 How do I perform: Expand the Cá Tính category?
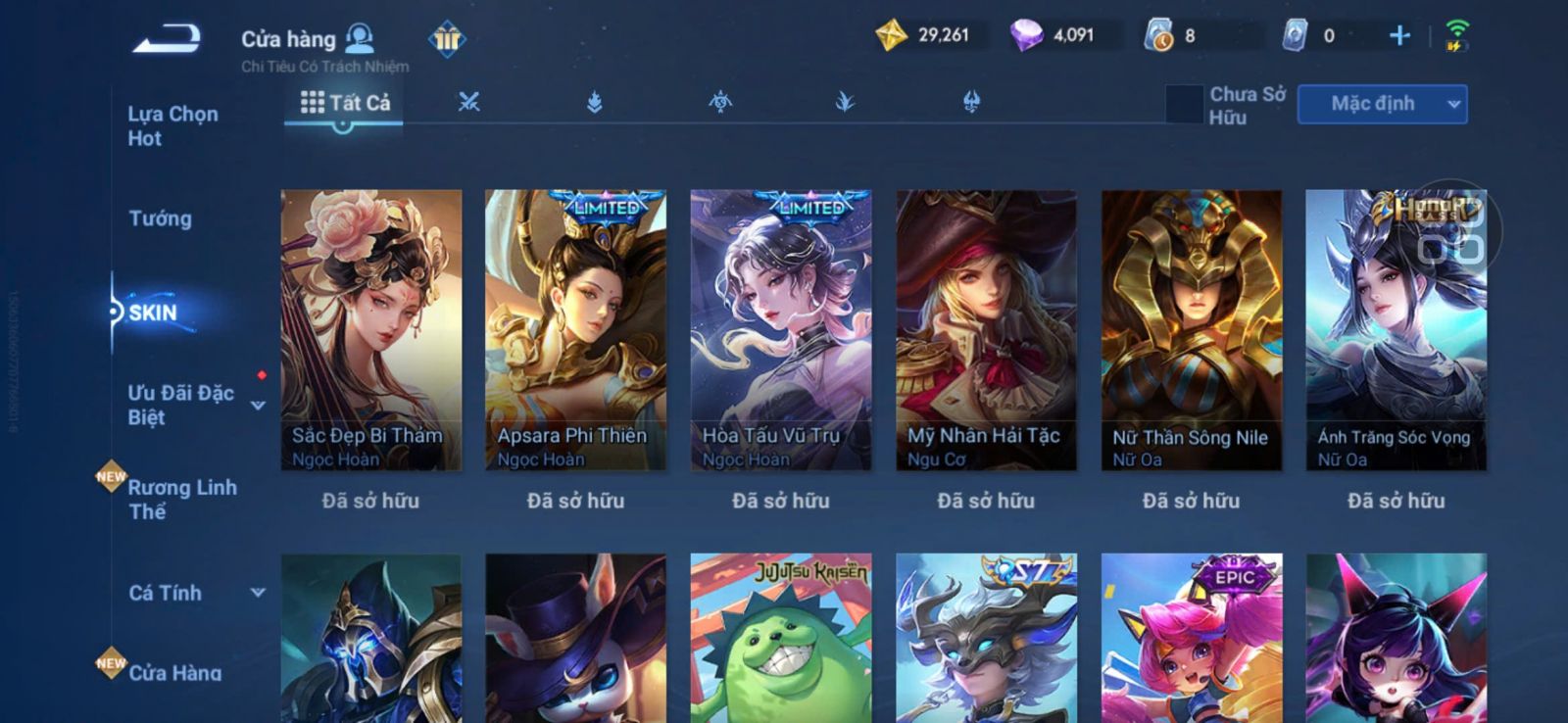tap(258, 593)
